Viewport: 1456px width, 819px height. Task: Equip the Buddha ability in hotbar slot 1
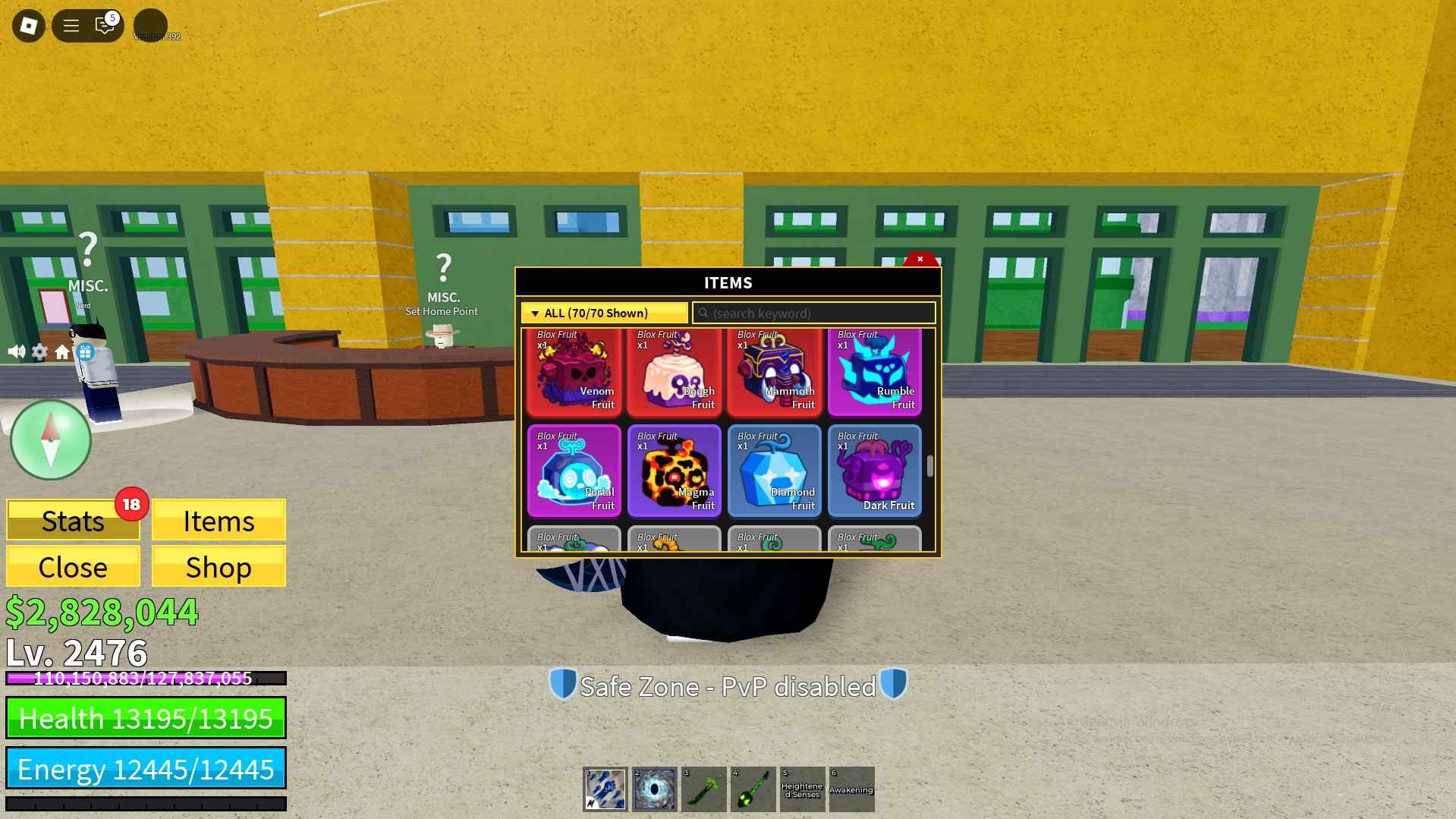click(x=604, y=789)
